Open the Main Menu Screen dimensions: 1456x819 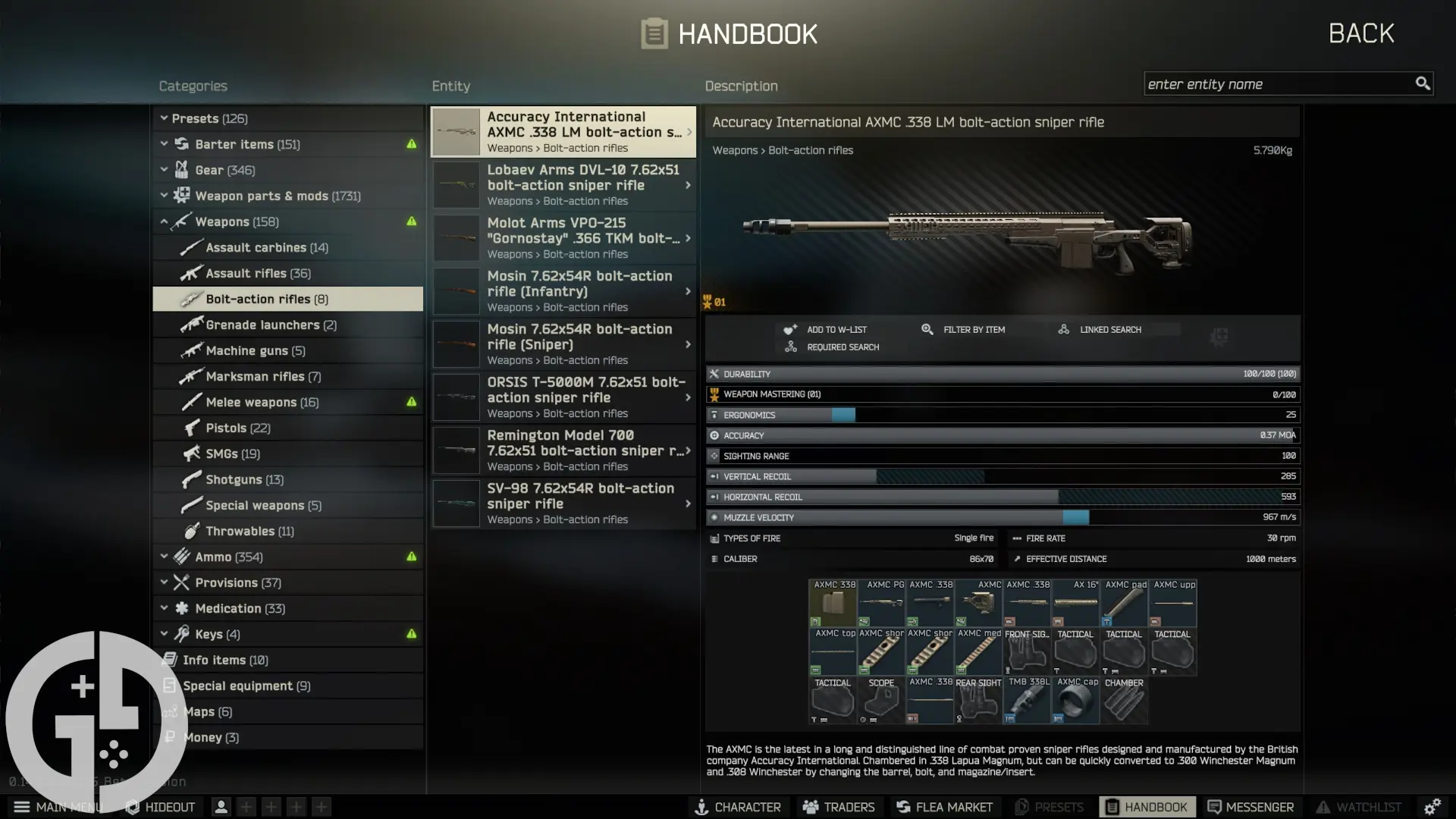click(22, 807)
